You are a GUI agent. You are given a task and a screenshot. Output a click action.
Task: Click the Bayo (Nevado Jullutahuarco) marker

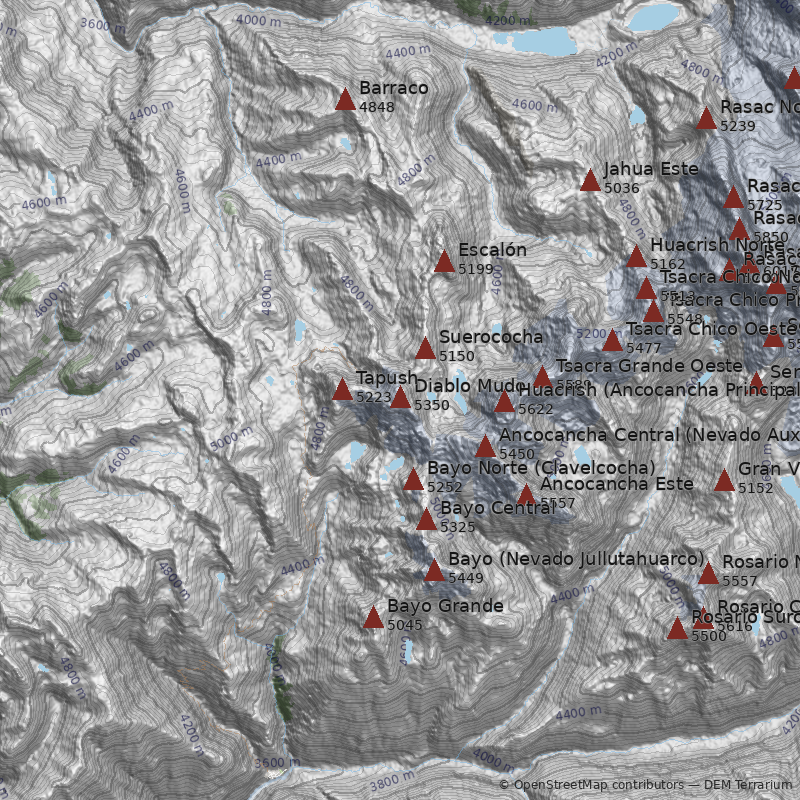(434, 571)
